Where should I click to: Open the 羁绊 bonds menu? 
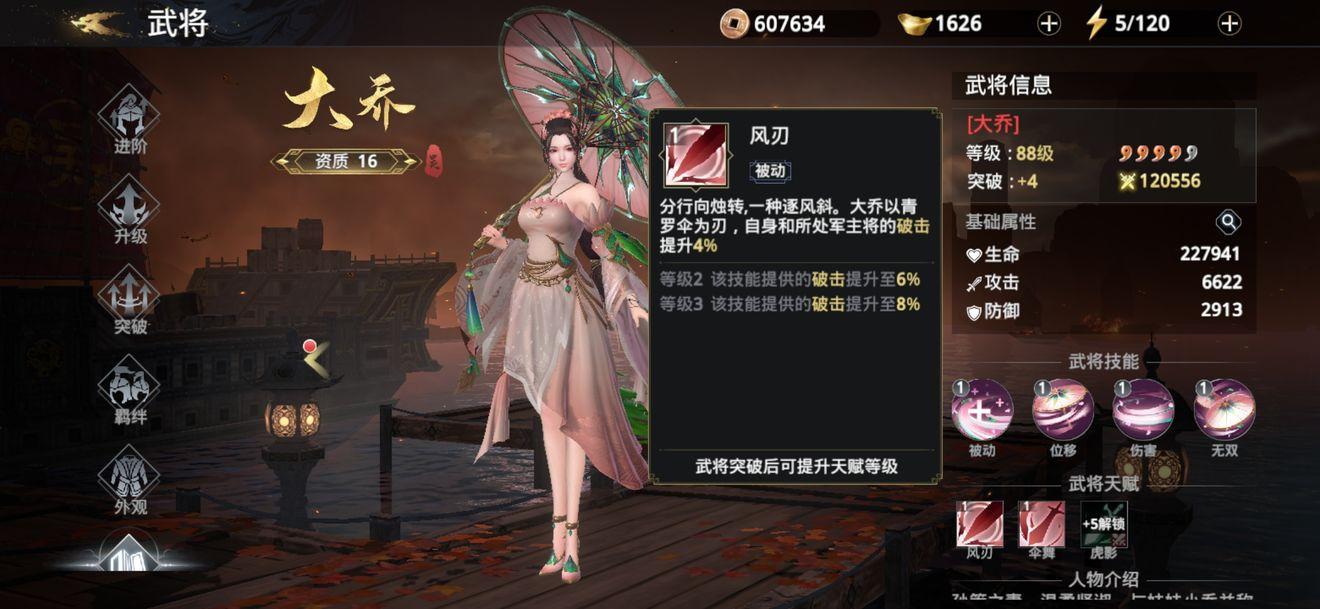(130, 386)
